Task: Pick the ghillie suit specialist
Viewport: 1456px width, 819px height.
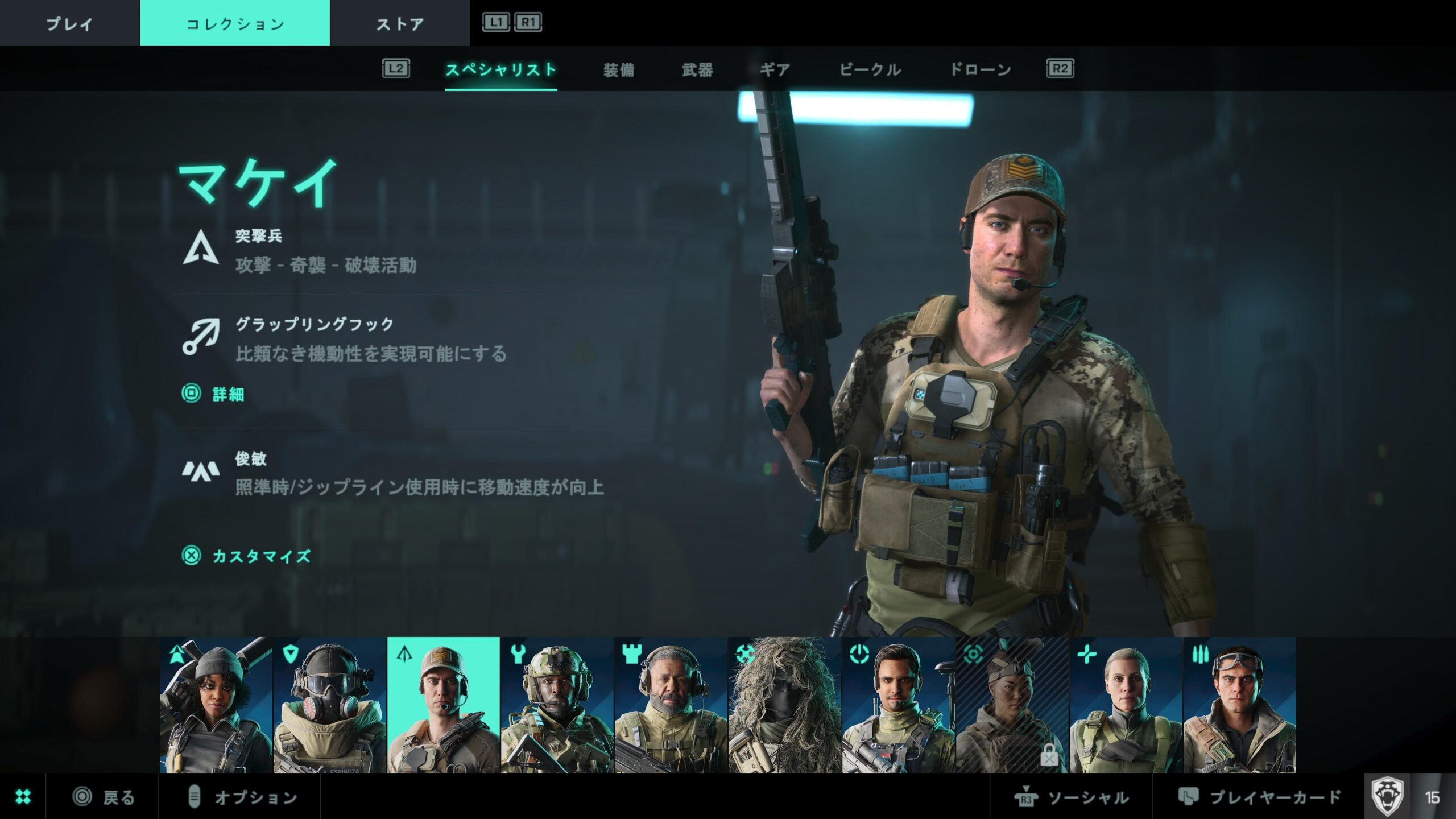Action: (x=785, y=705)
